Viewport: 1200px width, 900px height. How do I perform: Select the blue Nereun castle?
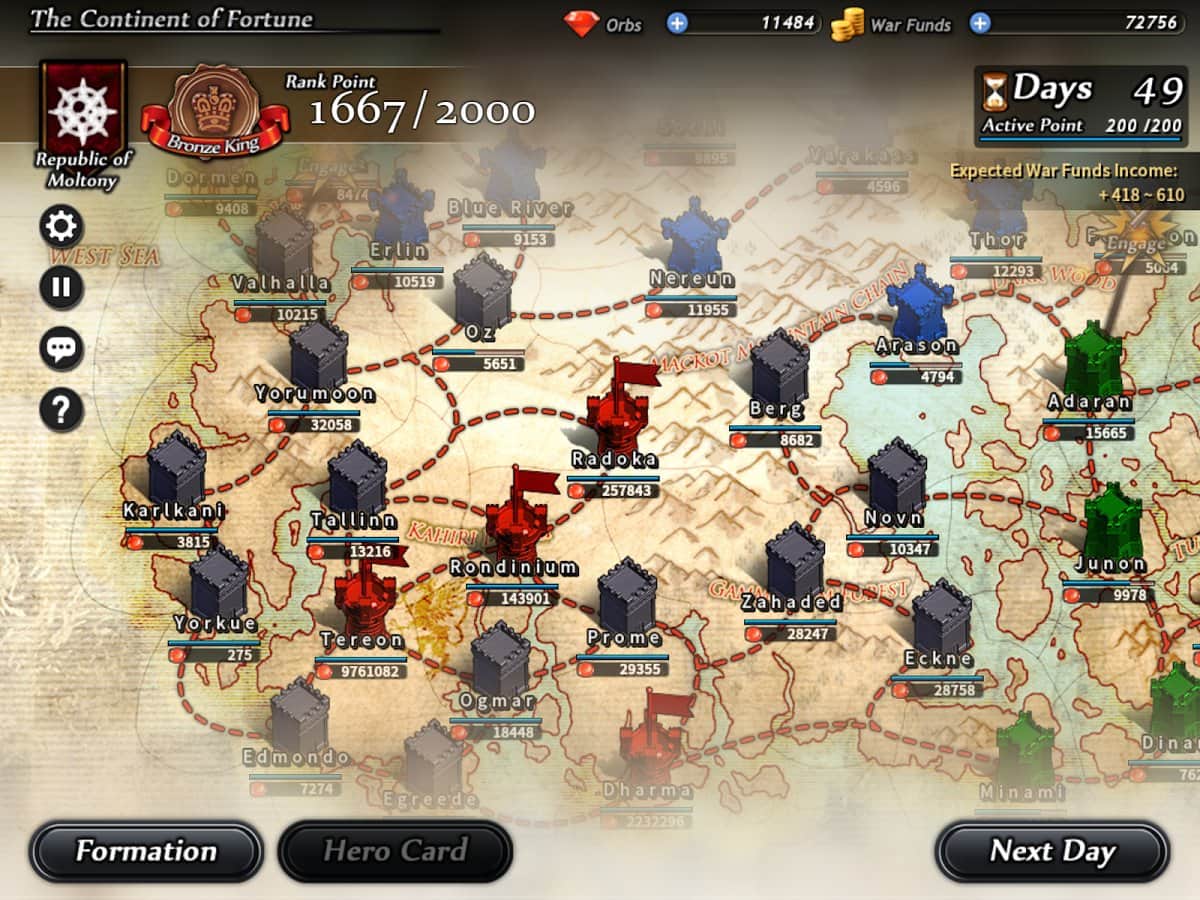click(694, 238)
